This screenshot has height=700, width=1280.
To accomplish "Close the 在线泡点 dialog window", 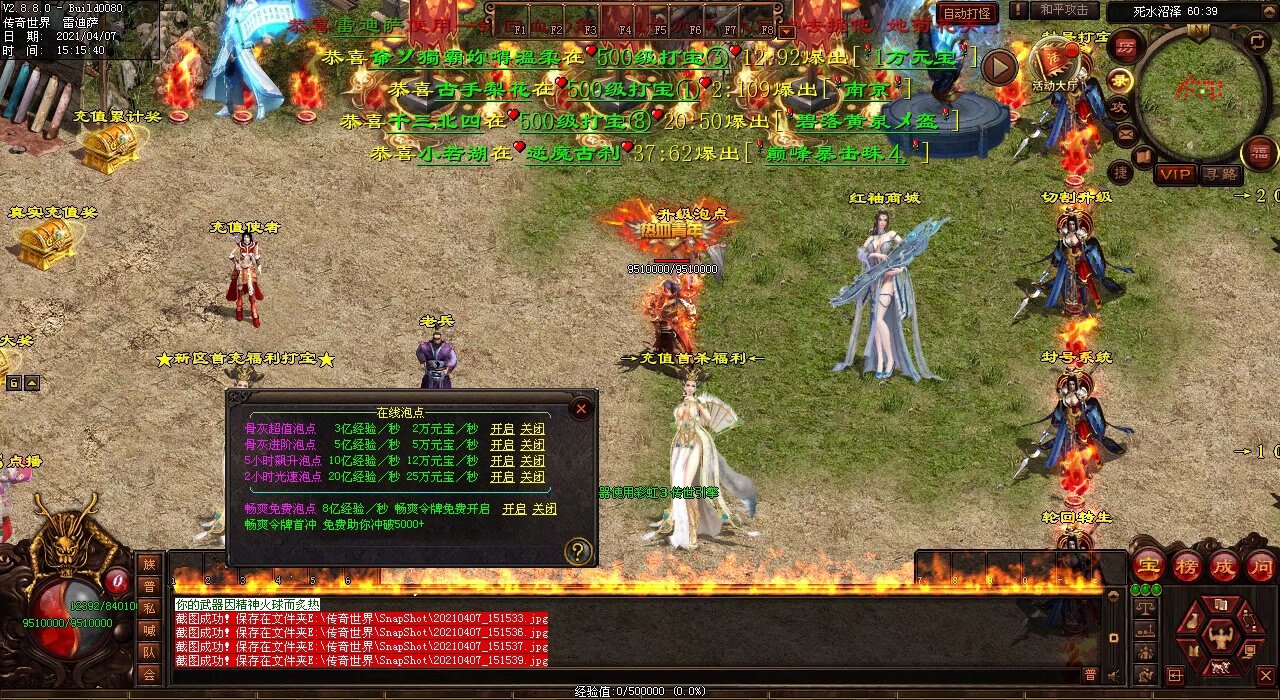I will [x=580, y=408].
